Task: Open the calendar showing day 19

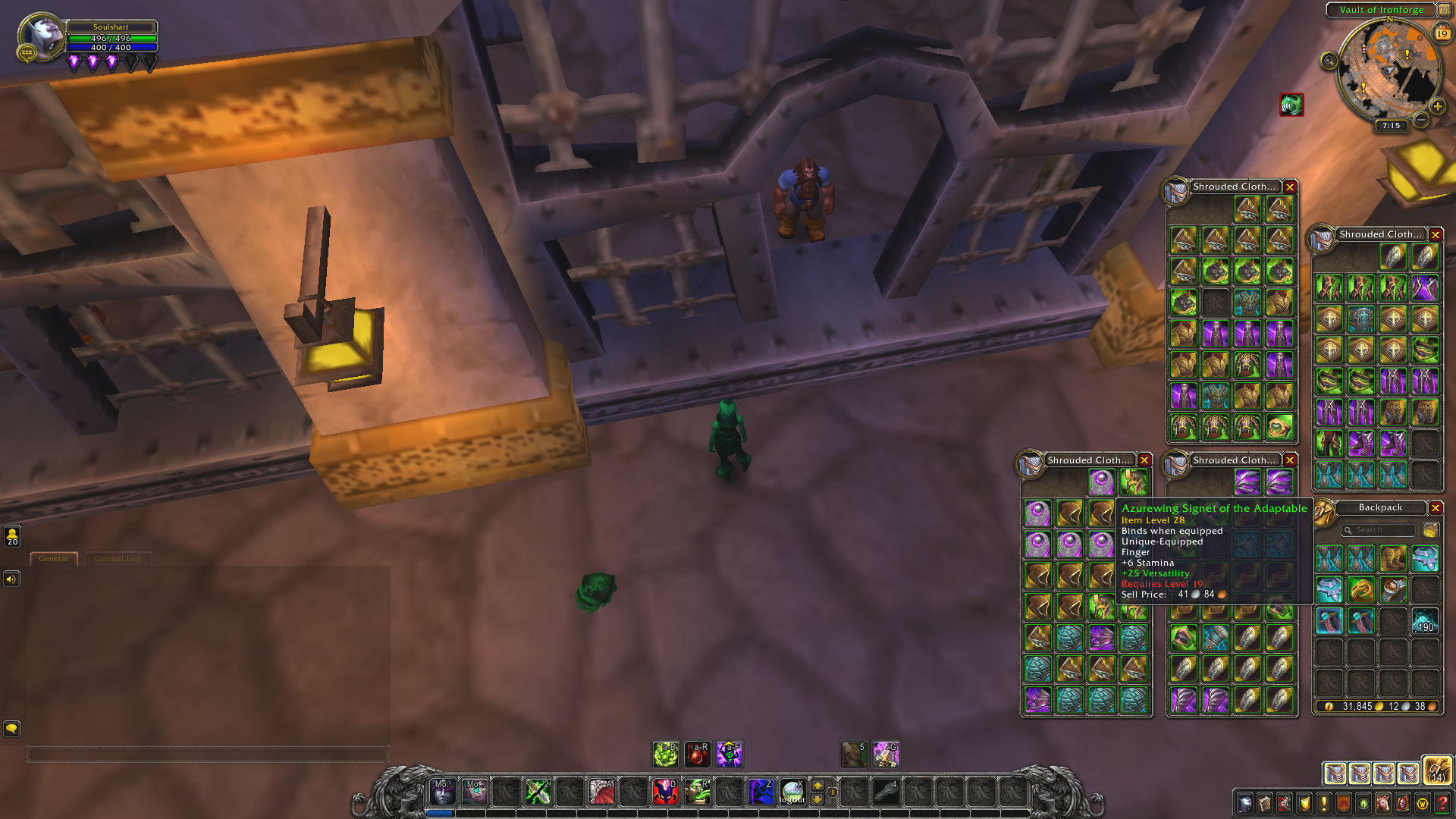Action: click(1442, 33)
